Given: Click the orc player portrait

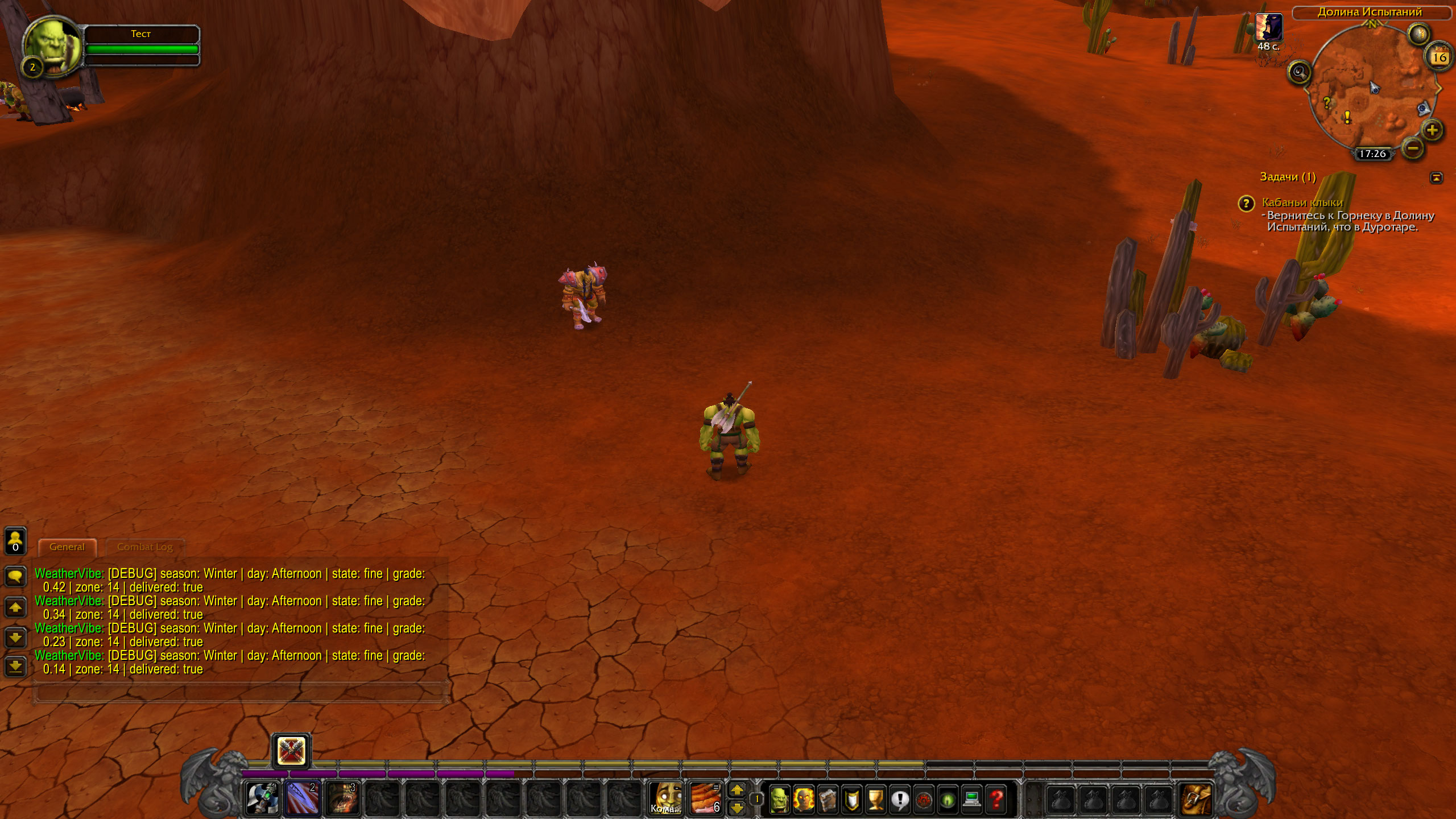Looking at the screenshot, I should tap(52, 45).
